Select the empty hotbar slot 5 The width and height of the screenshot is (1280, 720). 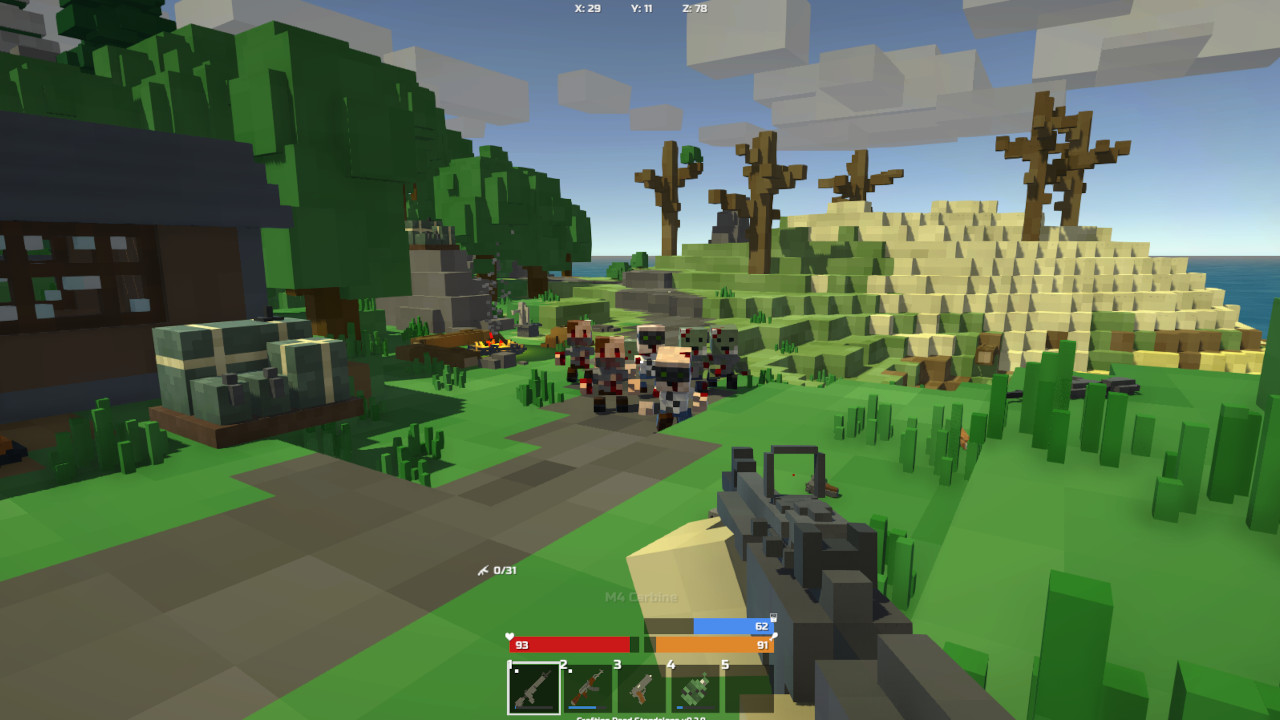[x=749, y=688]
